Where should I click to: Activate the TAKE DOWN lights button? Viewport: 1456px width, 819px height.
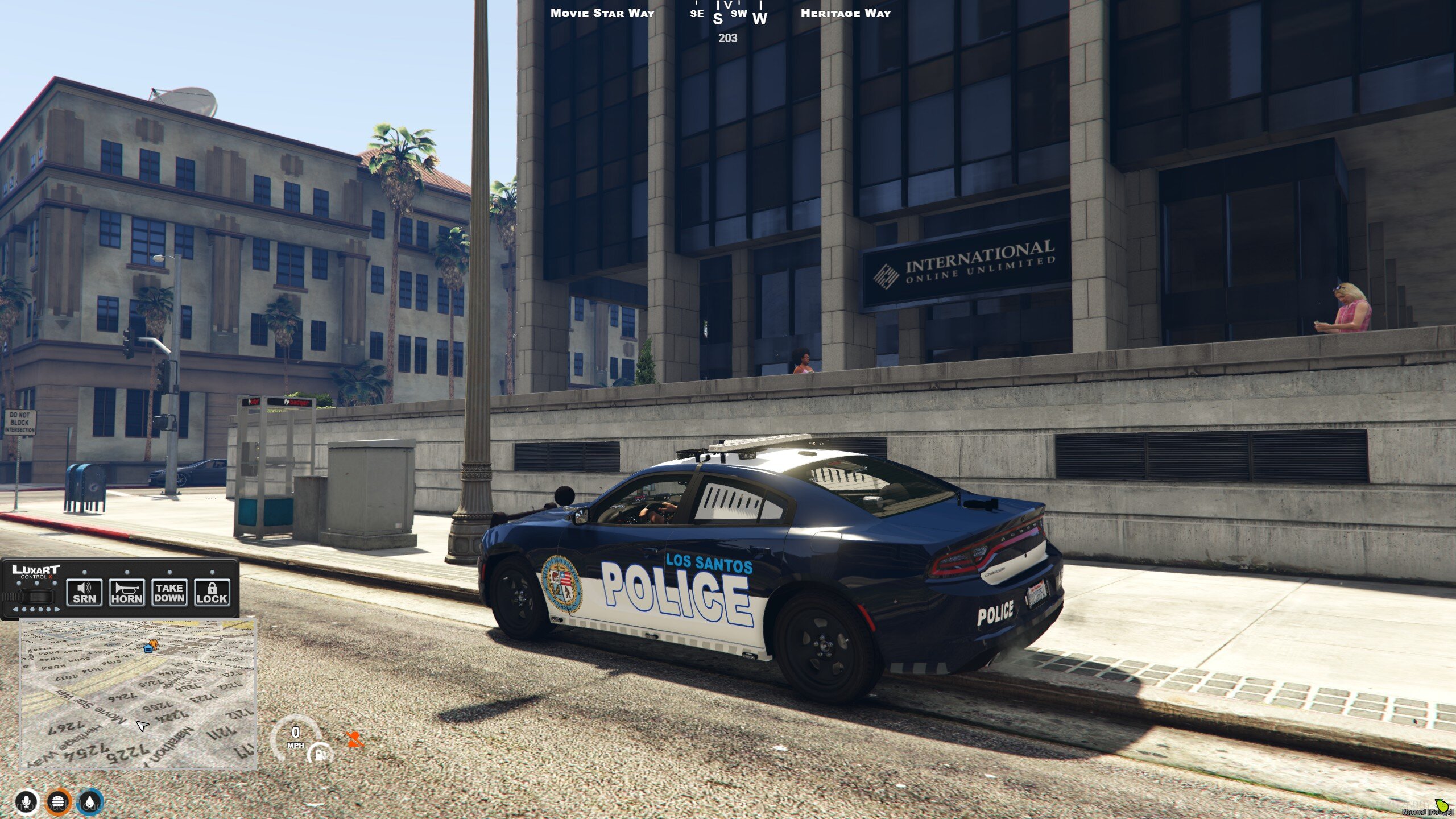[x=169, y=593]
